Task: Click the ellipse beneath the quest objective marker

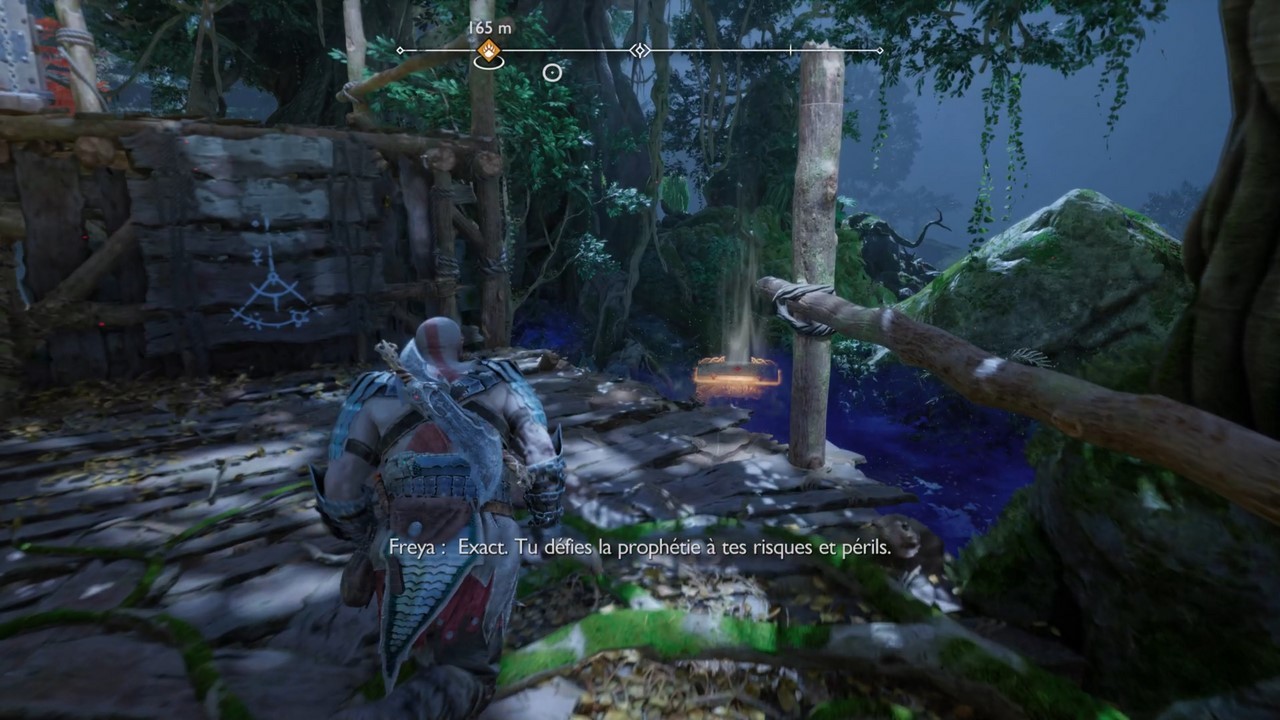Action: pos(488,64)
